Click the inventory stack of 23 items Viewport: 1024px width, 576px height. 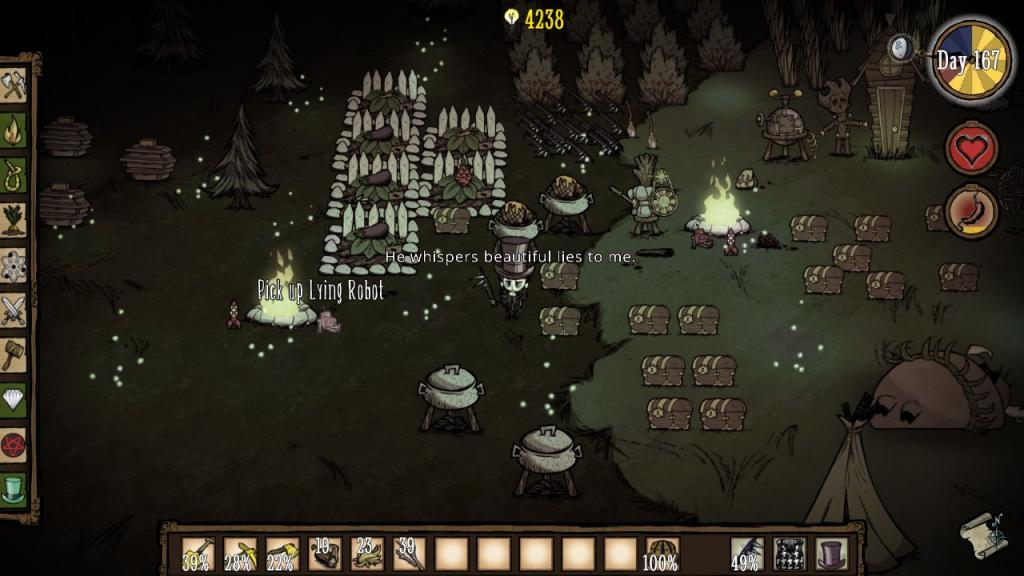click(x=367, y=553)
